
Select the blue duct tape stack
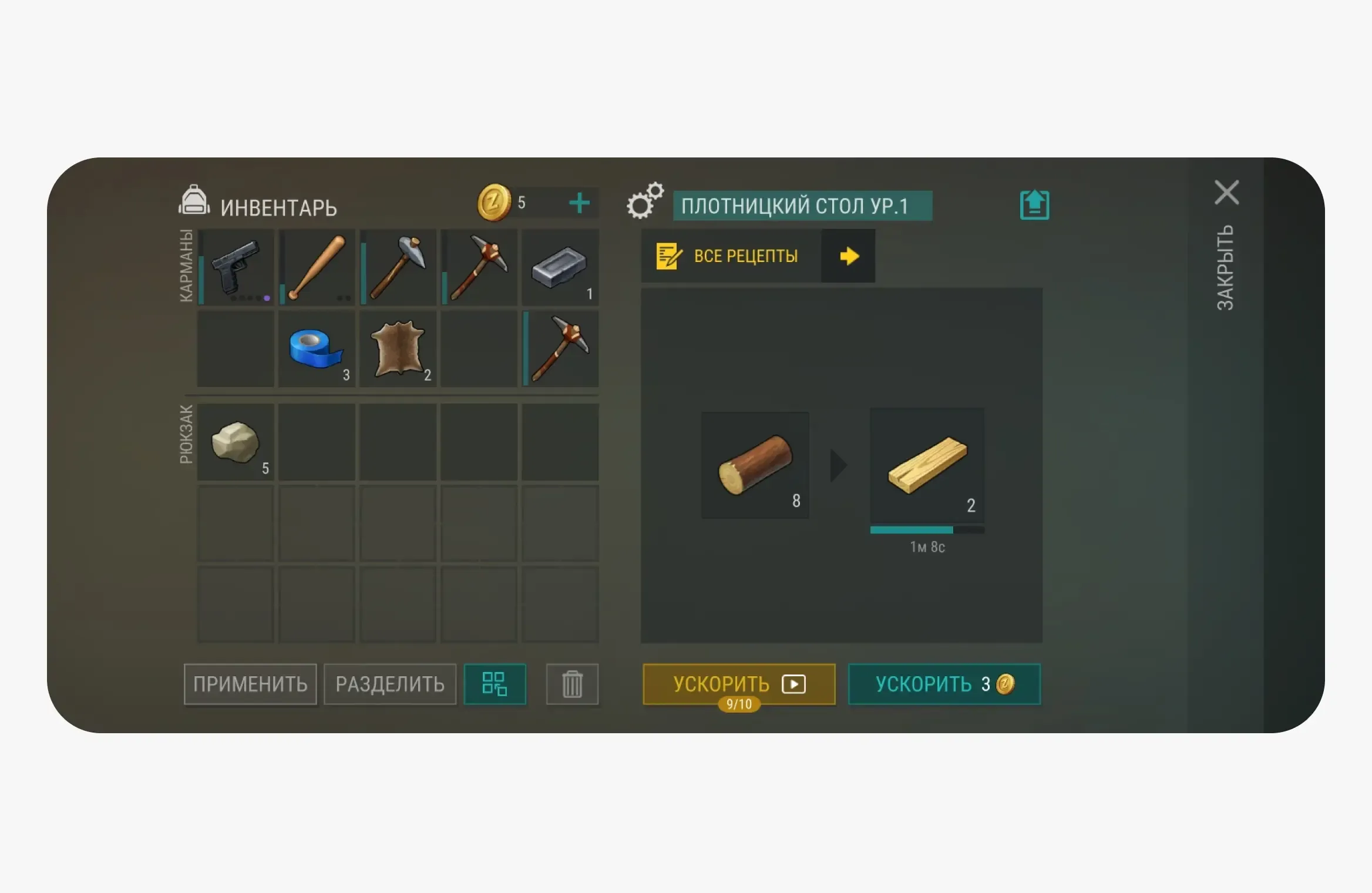point(316,350)
